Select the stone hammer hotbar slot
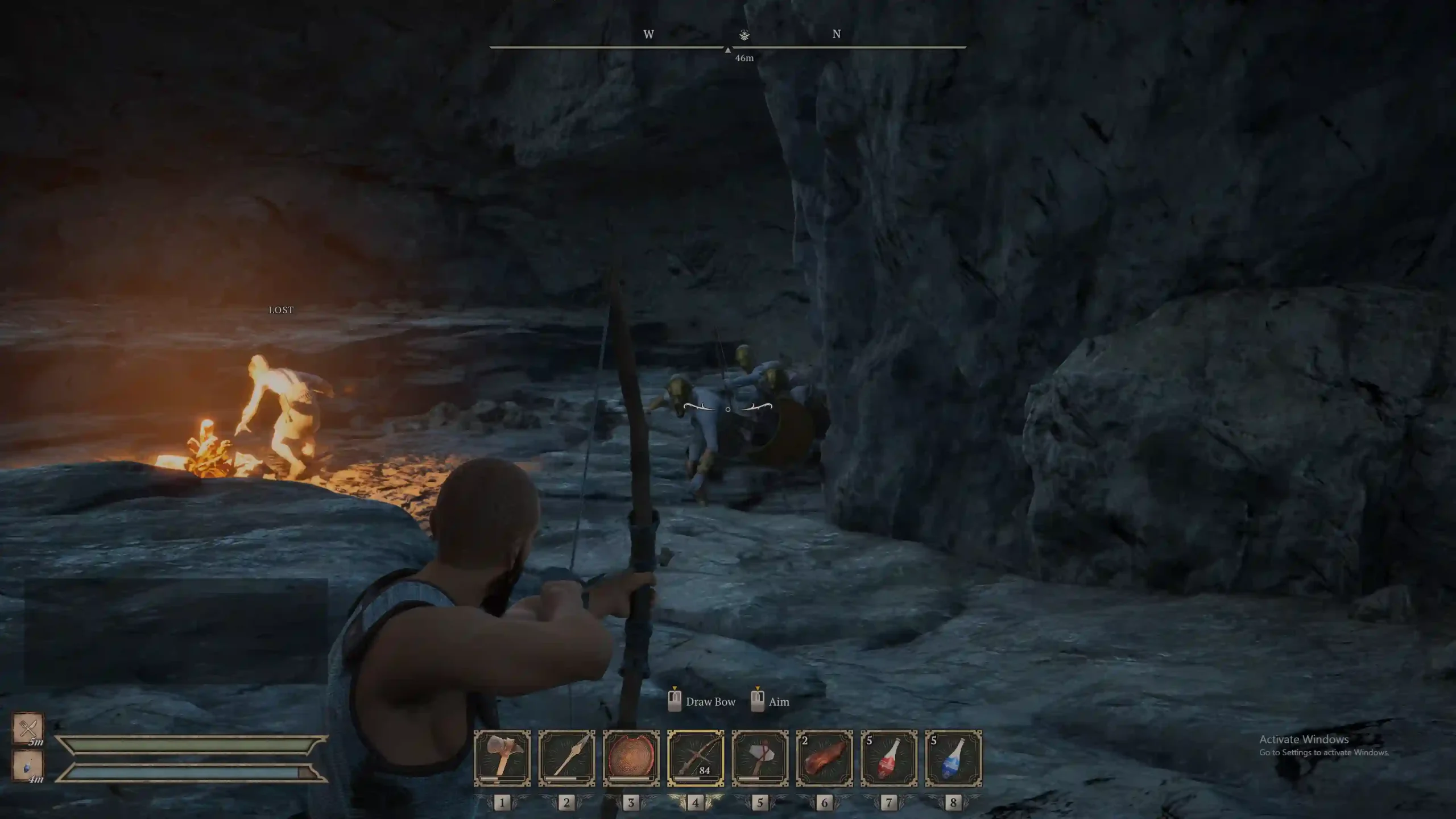1456x819 pixels. tap(502, 758)
